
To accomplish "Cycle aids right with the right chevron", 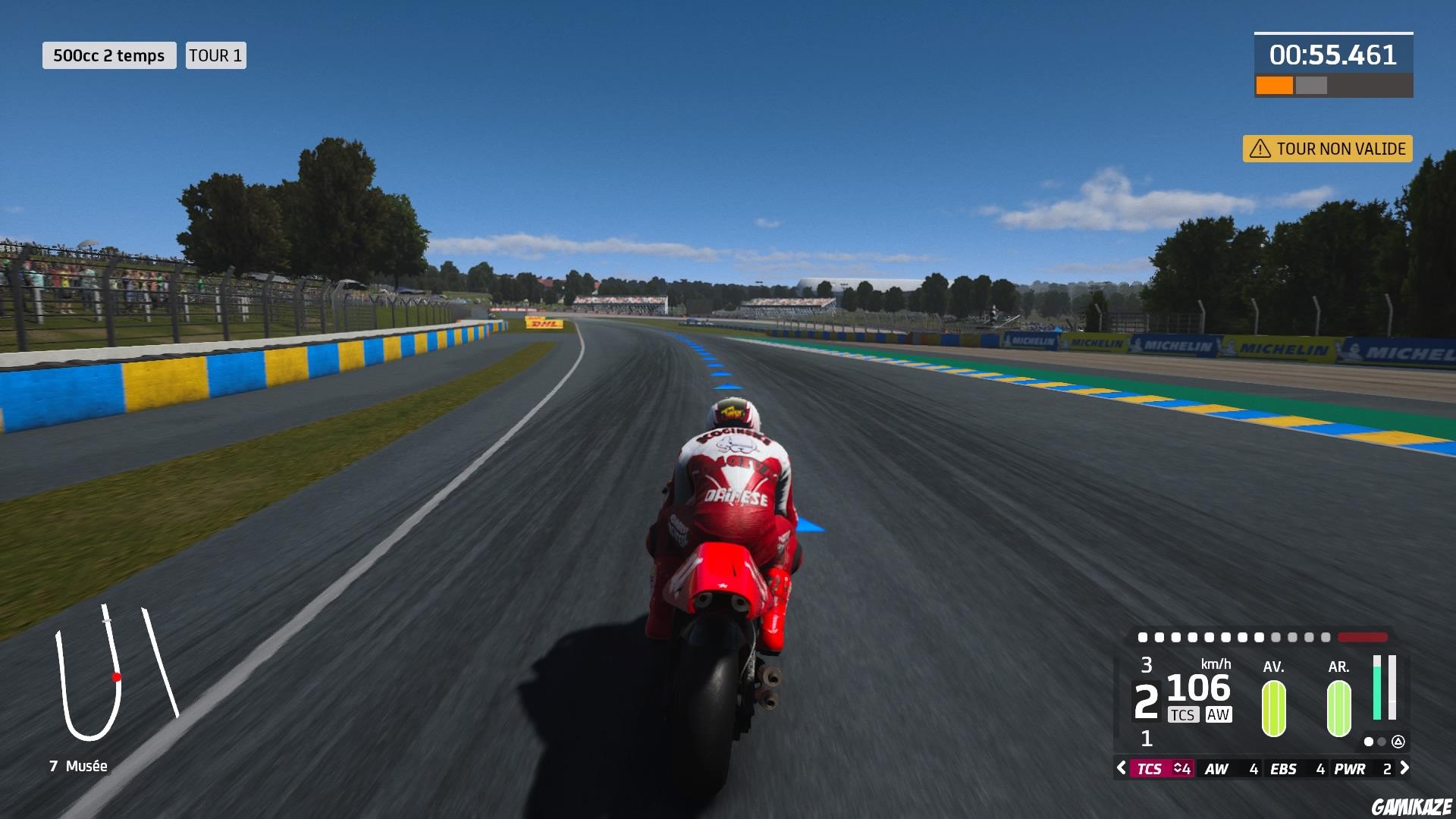I will tap(1405, 767).
